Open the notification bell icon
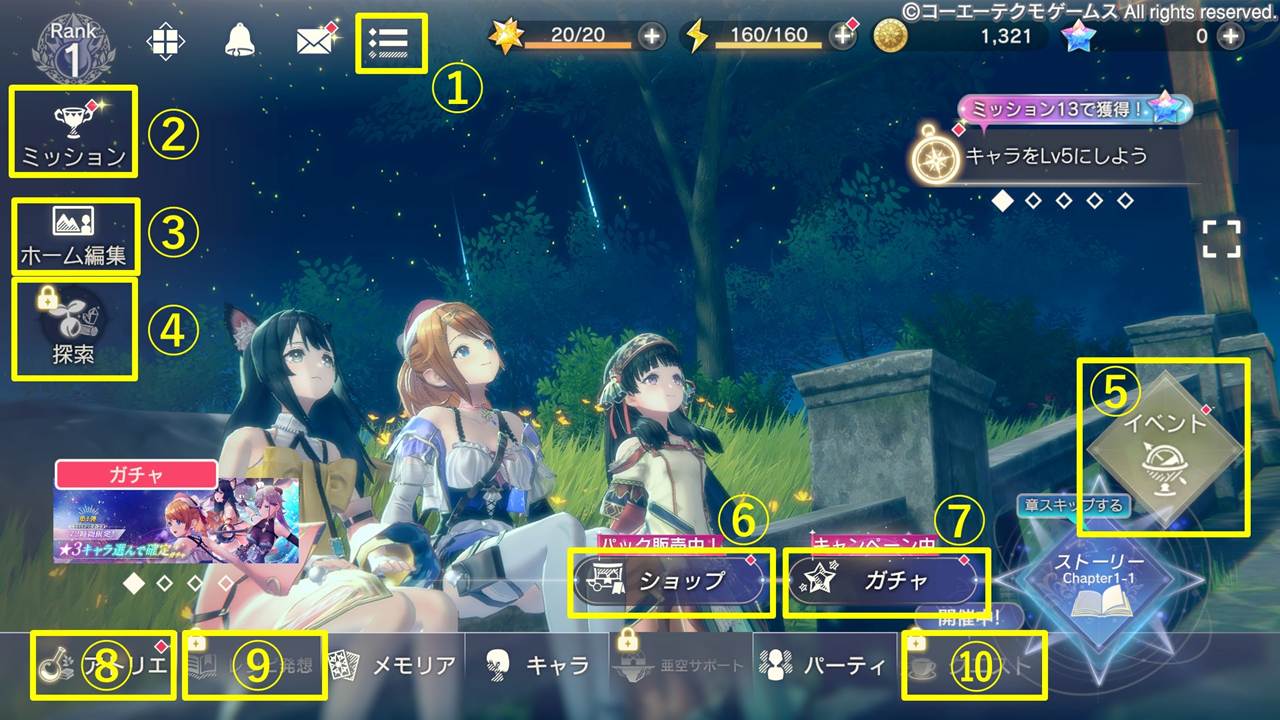The width and height of the screenshot is (1280, 720). (240, 40)
